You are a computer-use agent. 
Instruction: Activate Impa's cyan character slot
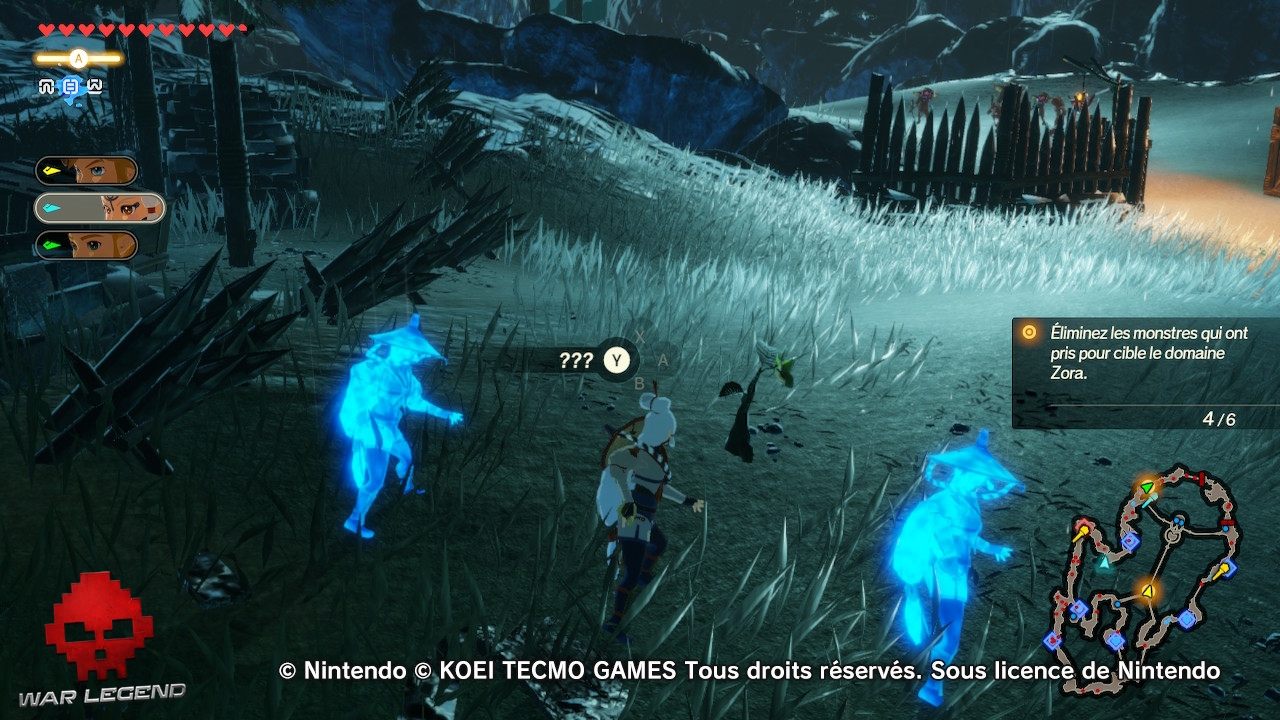click(x=95, y=207)
